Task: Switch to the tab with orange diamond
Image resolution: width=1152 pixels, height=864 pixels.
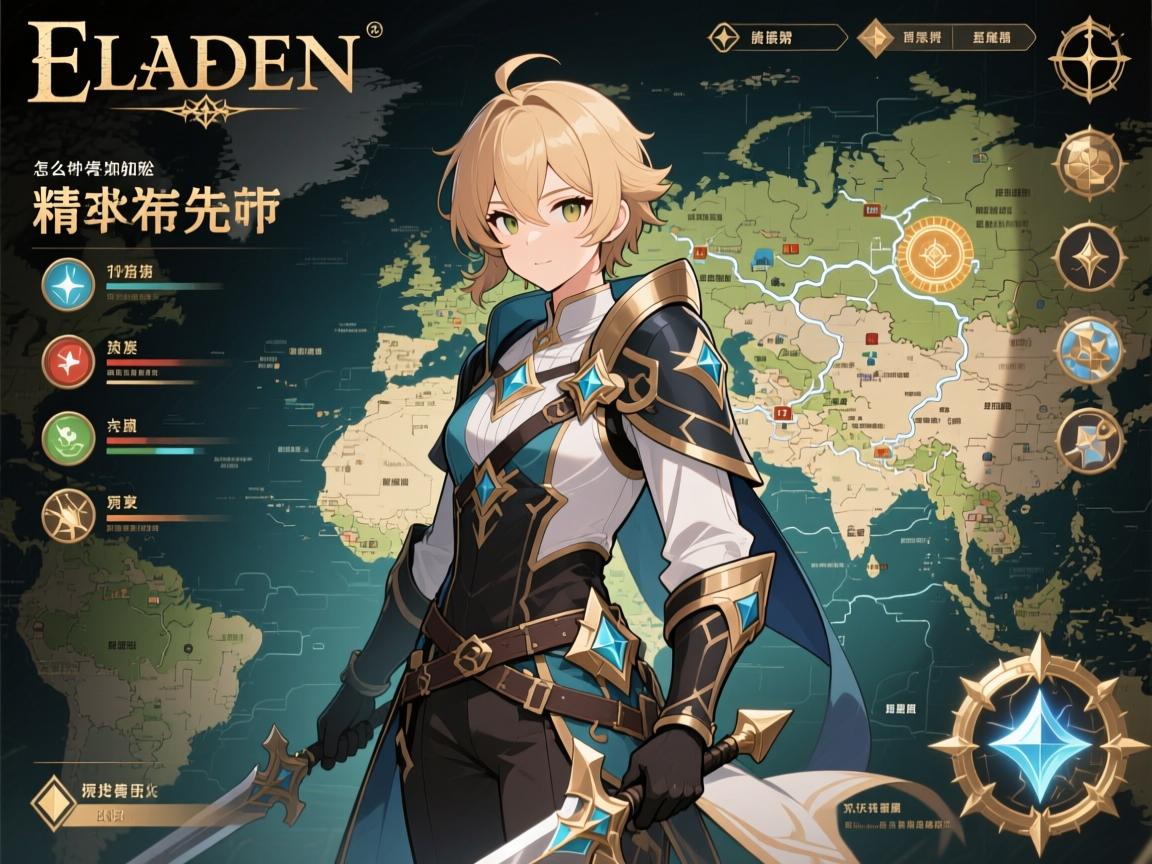Action: click(x=877, y=38)
